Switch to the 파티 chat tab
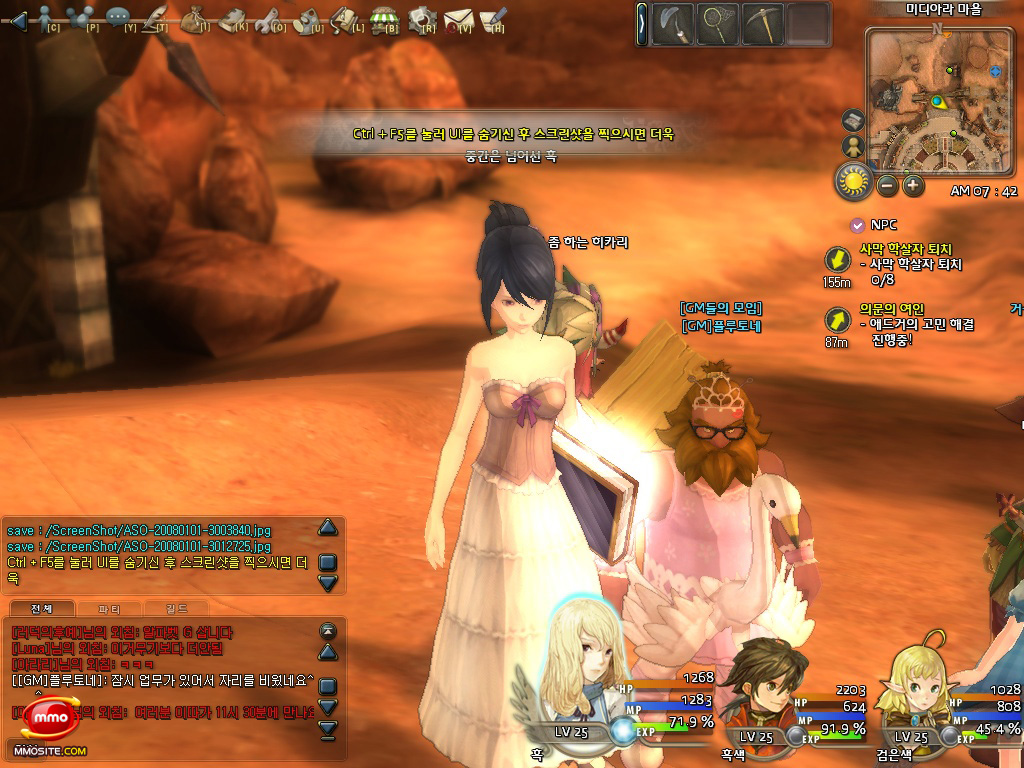The width and height of the screenshot is (1024, 768). point(112,608)
